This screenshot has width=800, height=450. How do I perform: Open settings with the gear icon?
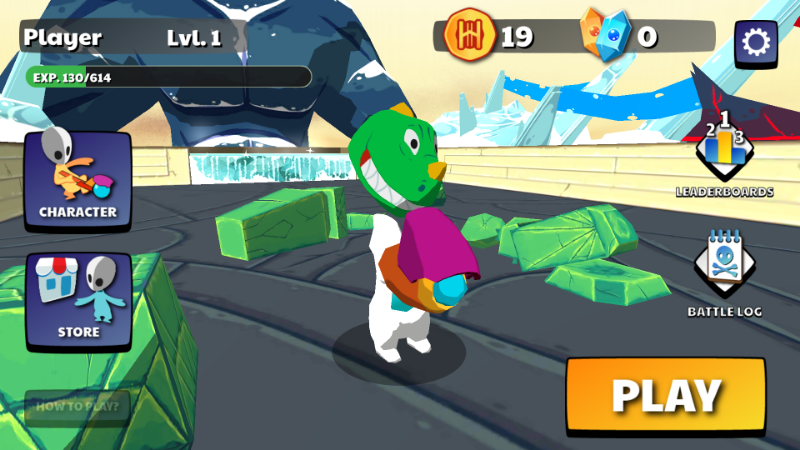pyautogui.click(x=756, y=42)
